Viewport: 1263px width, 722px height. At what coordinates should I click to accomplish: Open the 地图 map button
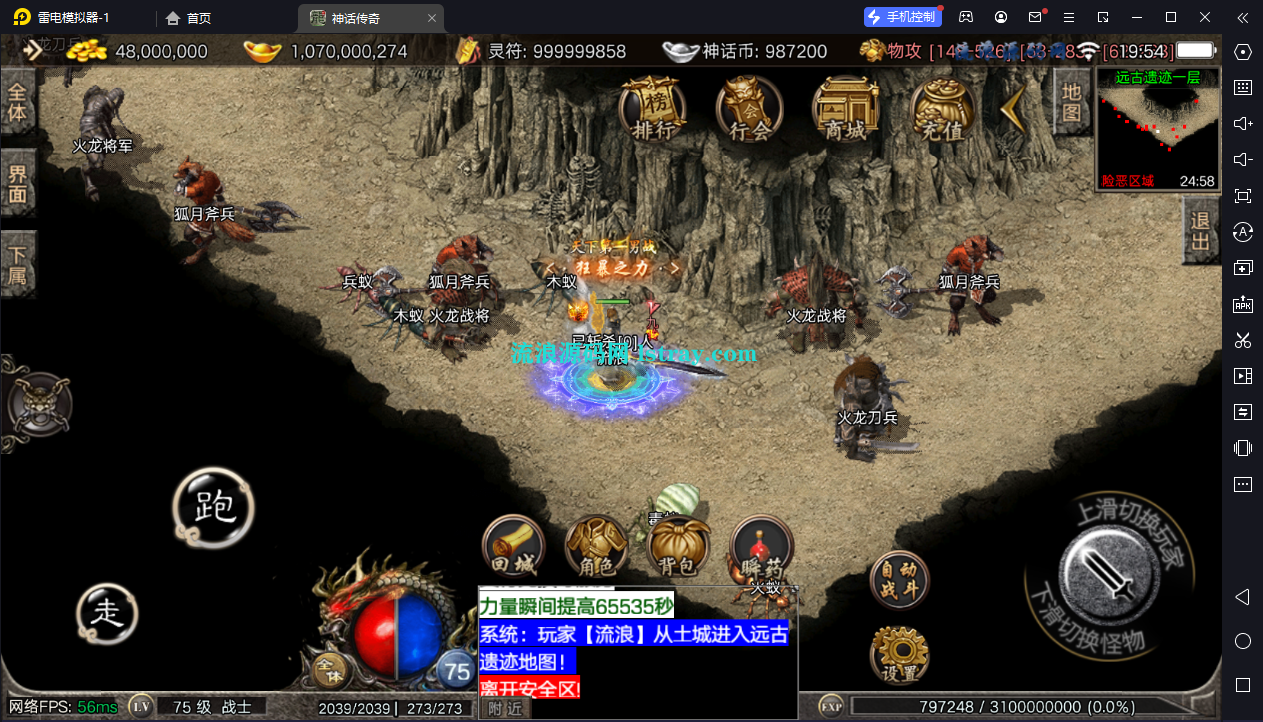point(1071,102)
